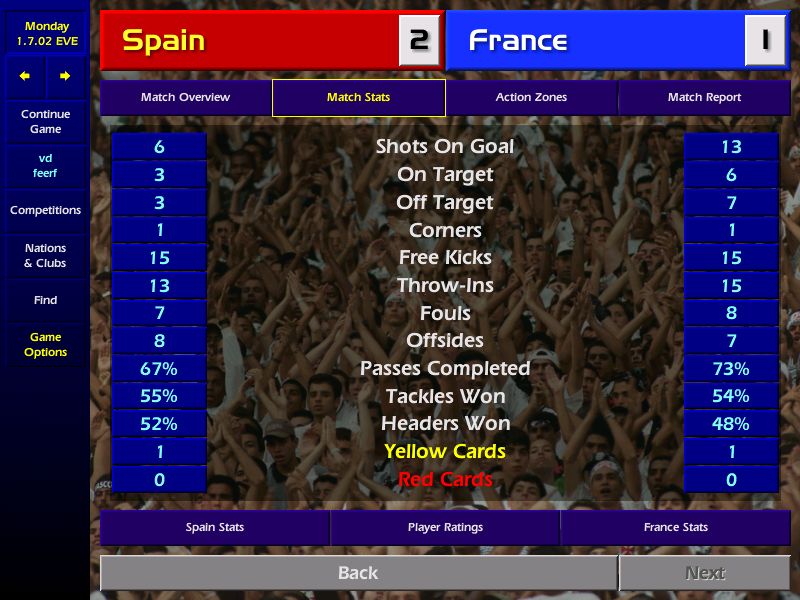This screenshot has height=600, width=800.
Task: Open Game Options
Action: [x=45, y=345]
